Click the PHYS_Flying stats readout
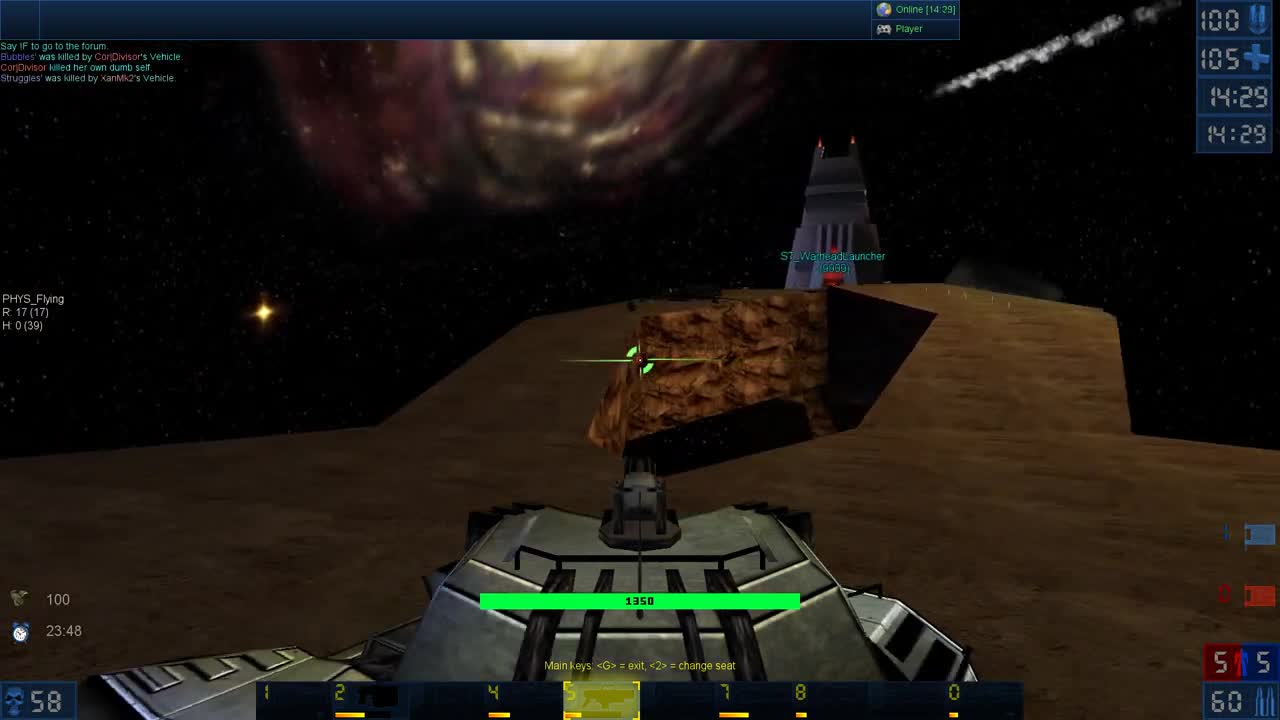The image size is (1280, 720). [35, 312]
